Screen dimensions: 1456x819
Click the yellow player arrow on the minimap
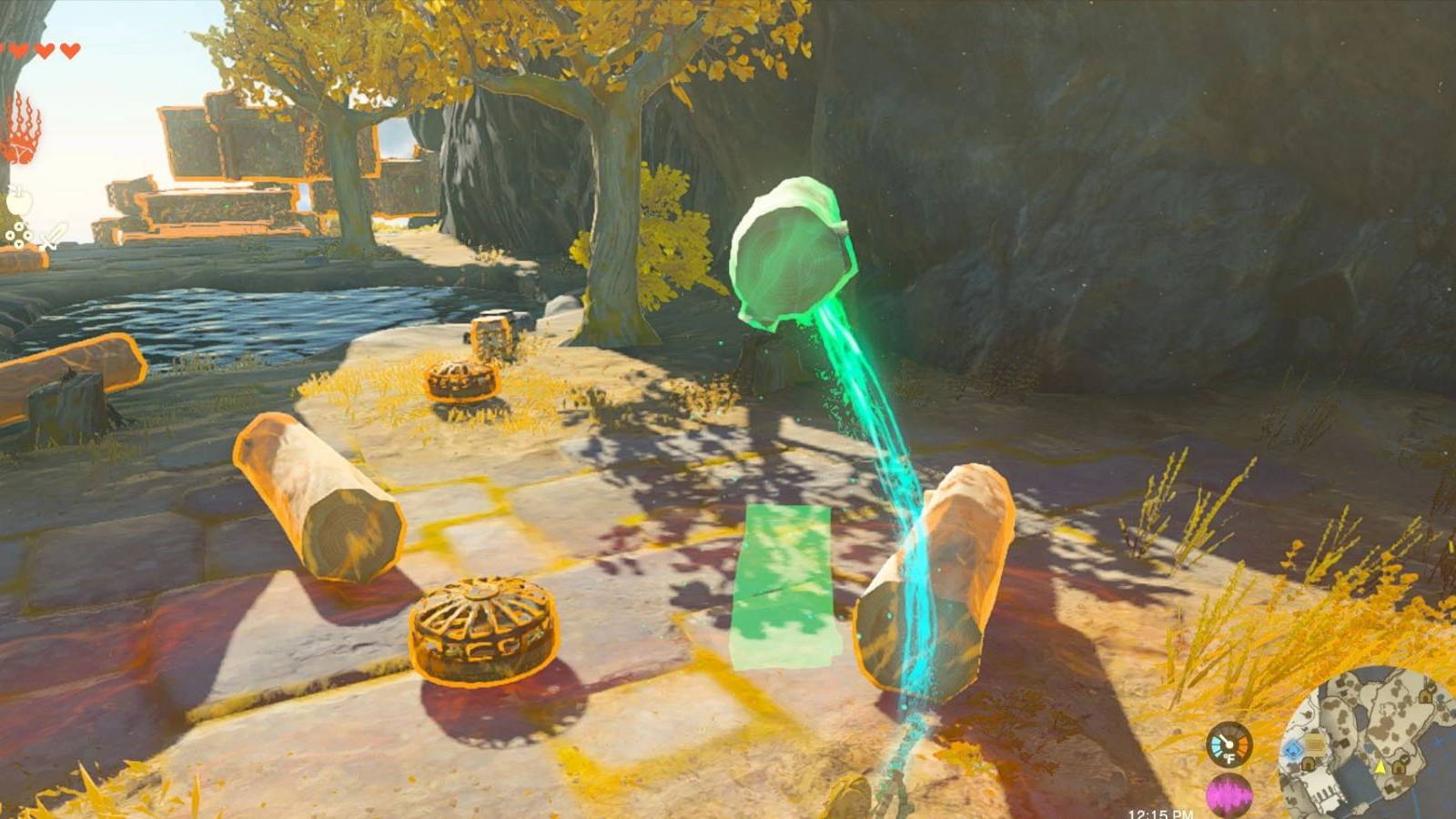click(x=1380, y=769)
